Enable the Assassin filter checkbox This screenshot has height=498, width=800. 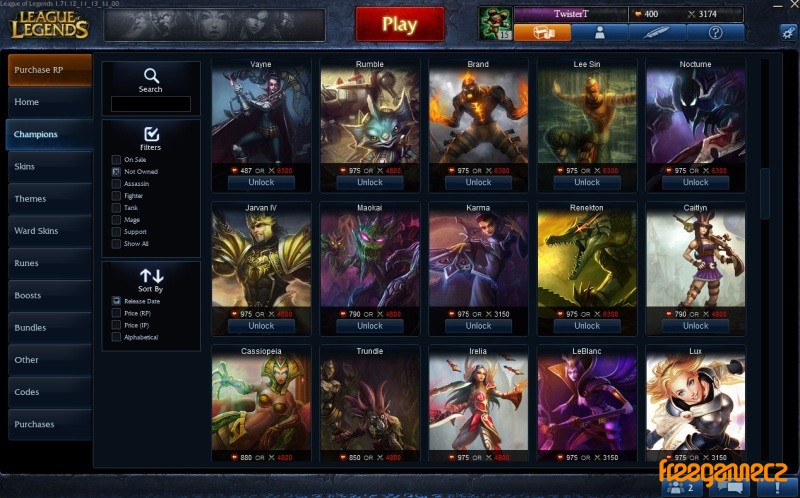tap(117, 184)
